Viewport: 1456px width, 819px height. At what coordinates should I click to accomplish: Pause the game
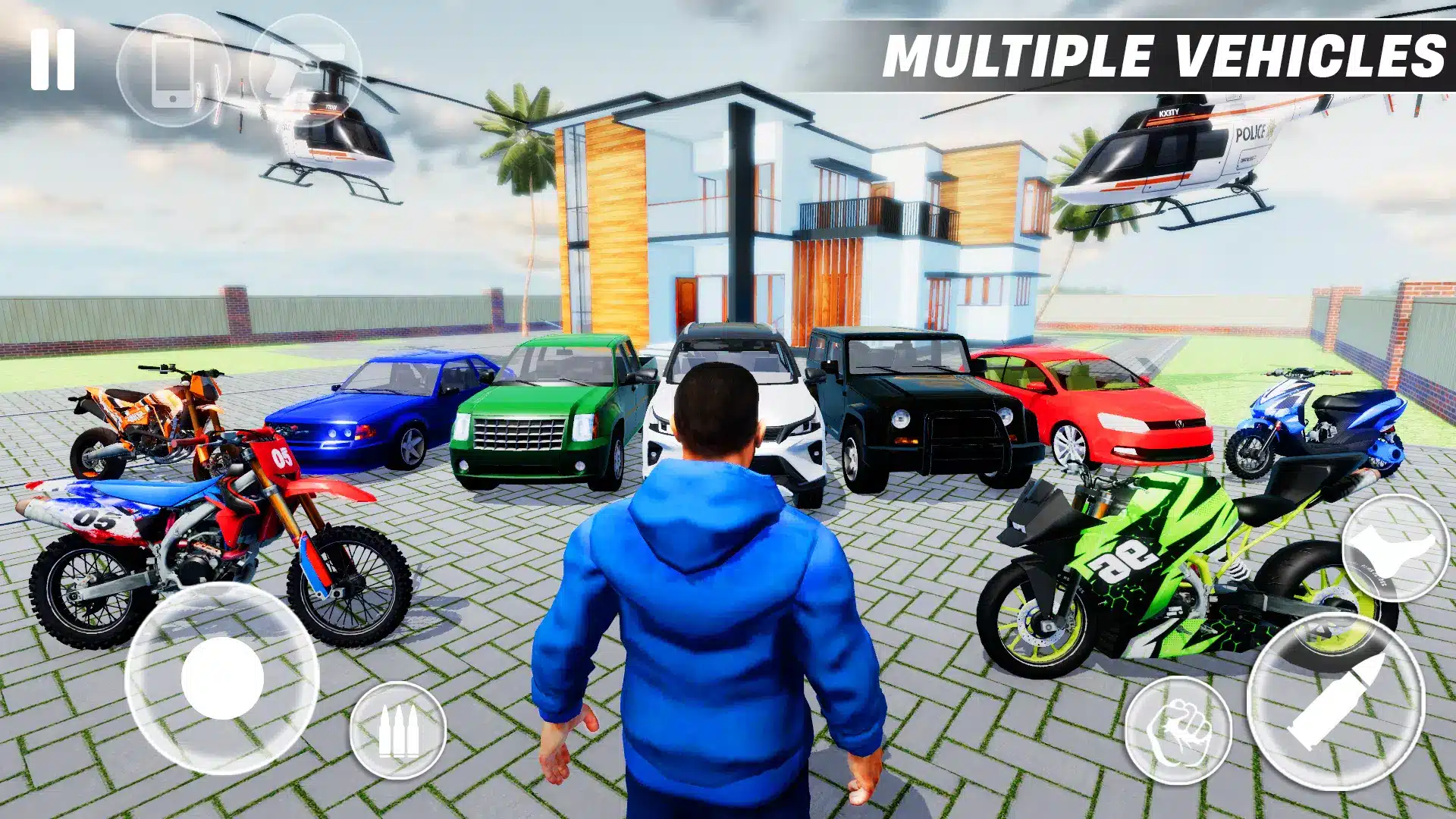[x=52, y=60]
